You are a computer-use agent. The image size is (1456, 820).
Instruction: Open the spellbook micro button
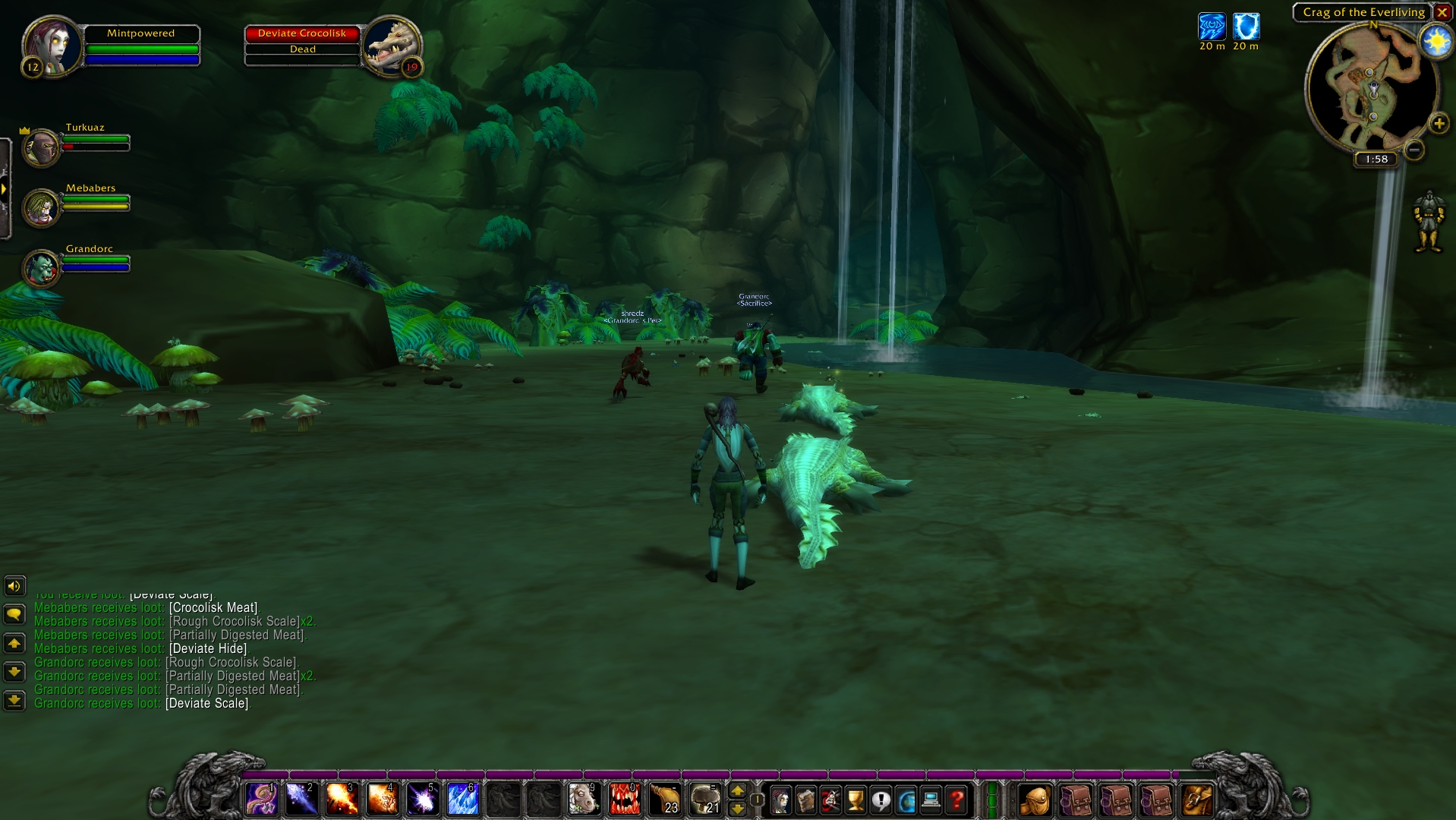tap(805, 799)
